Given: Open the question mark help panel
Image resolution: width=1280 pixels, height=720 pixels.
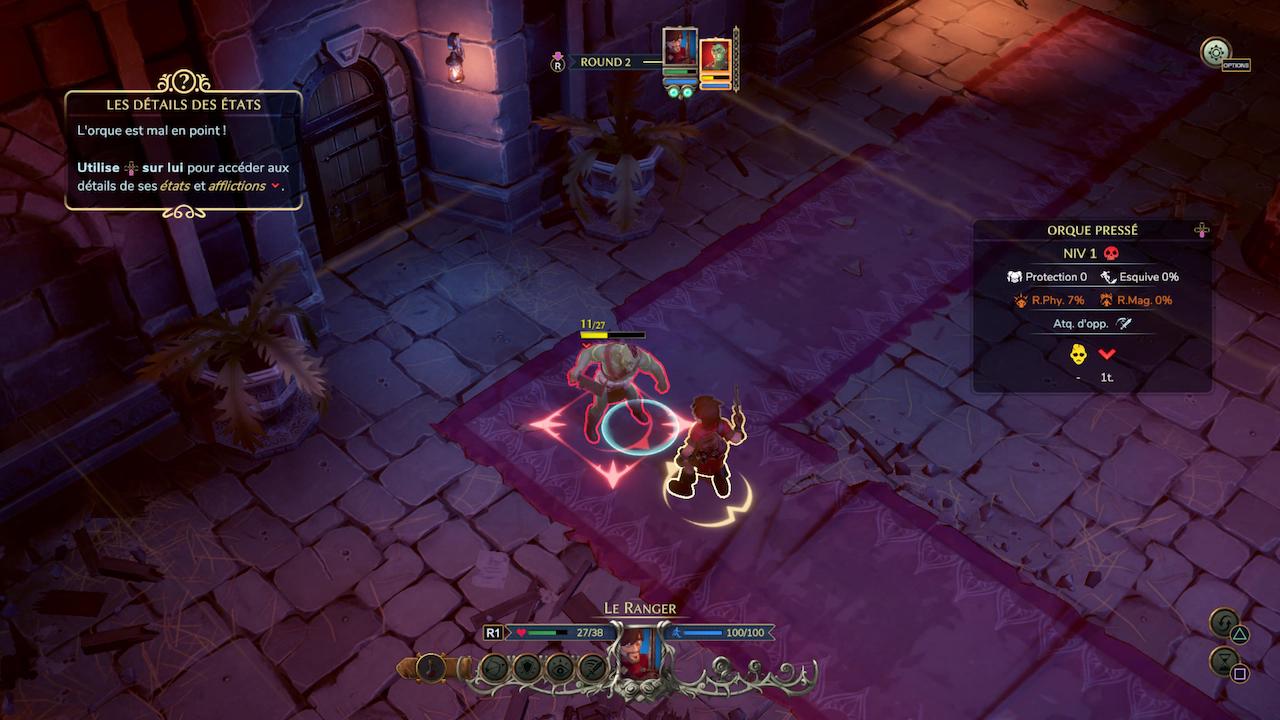Looking at the screenshot, I should coord(184,82).
